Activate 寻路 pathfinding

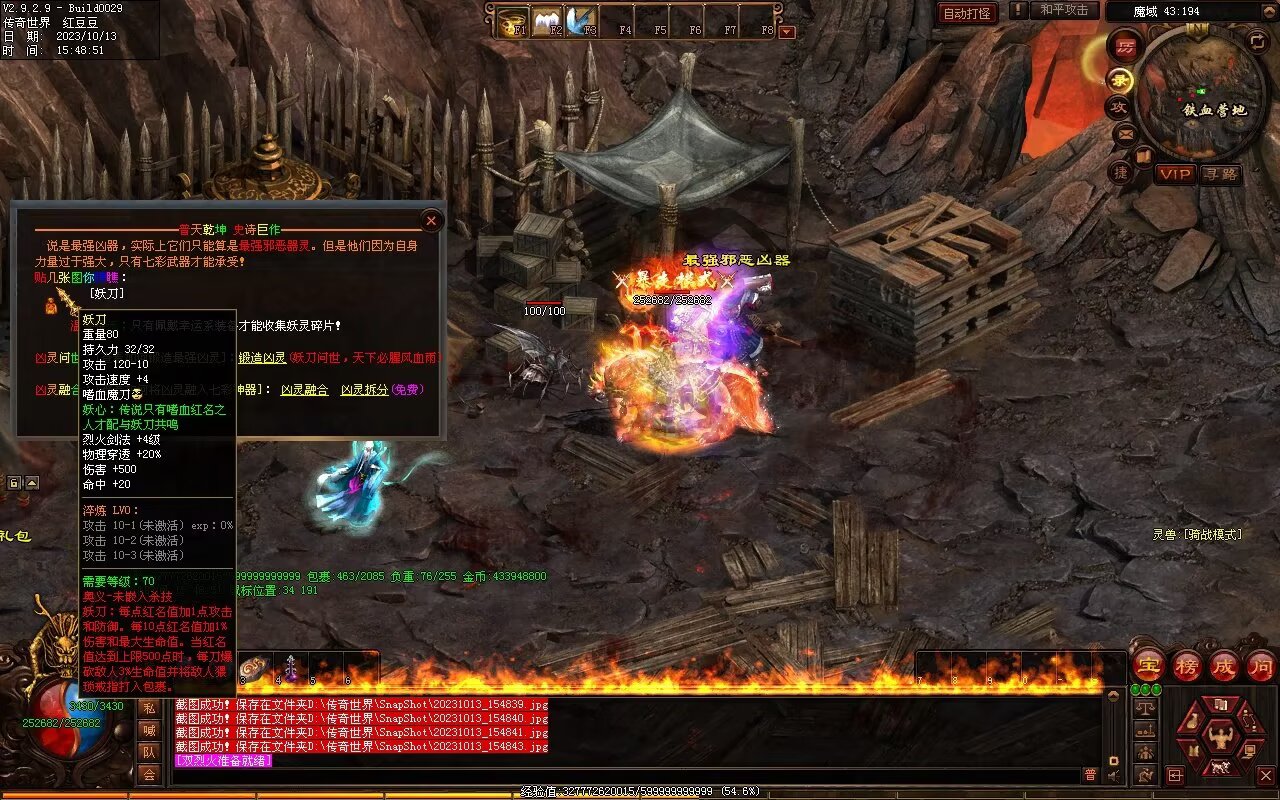pos(1220,174)
